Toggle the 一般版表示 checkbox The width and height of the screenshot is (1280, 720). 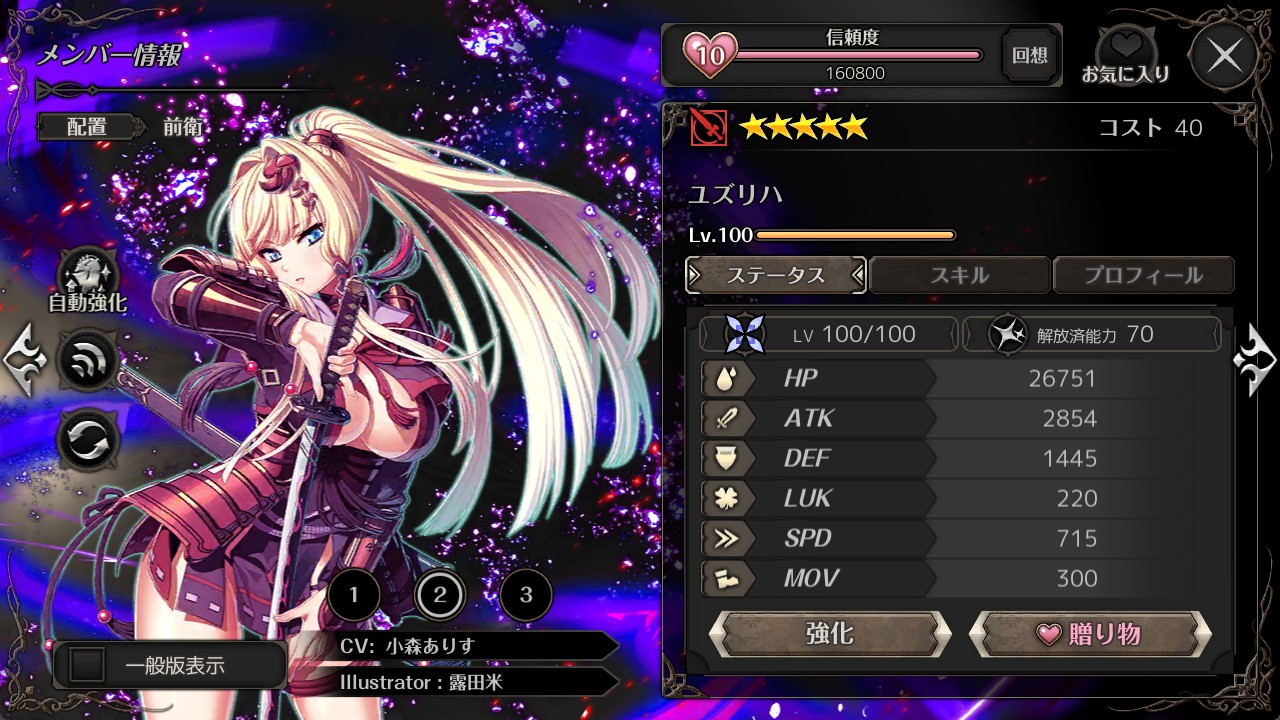pos(88,665)
